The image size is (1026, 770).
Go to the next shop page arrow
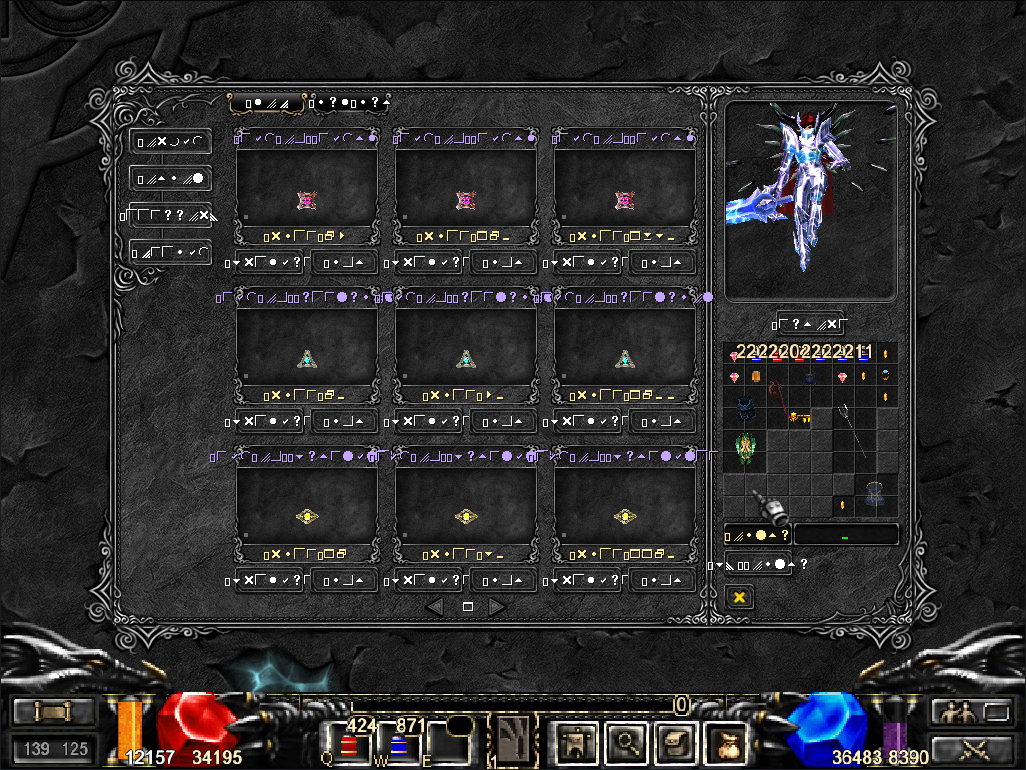[497, 606]
